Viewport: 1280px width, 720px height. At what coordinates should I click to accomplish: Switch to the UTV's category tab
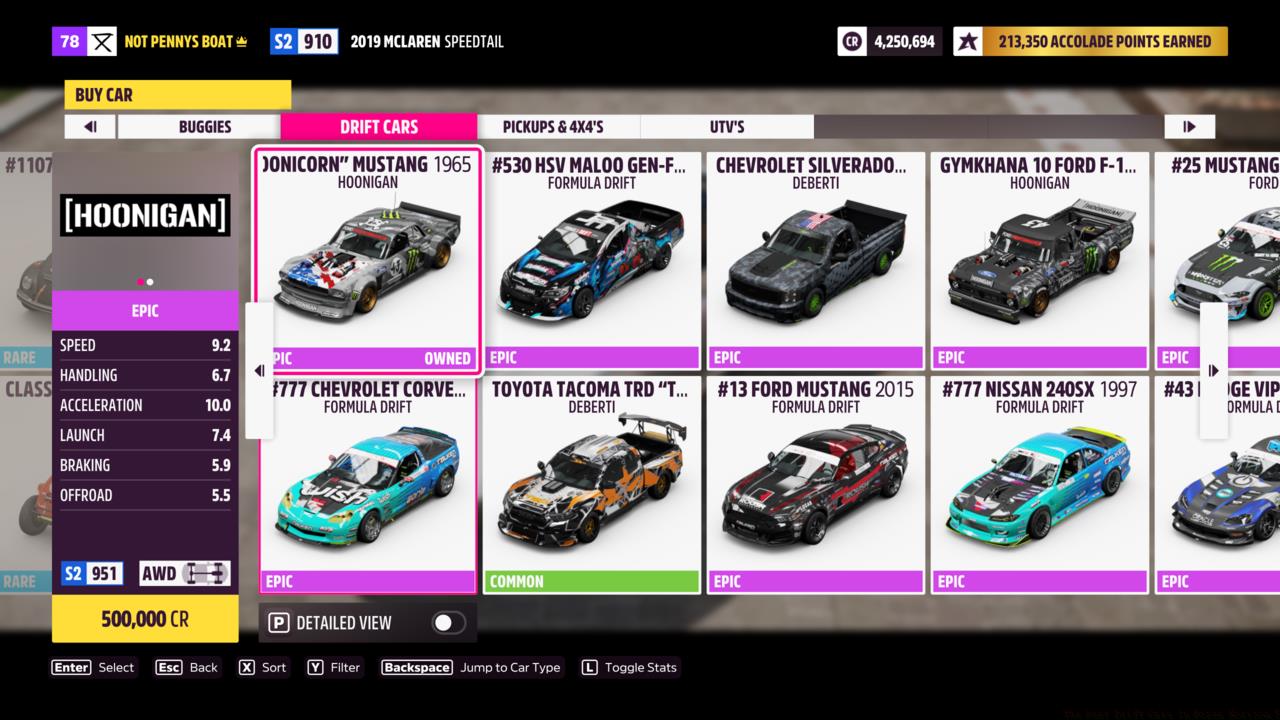click(726, 127)
